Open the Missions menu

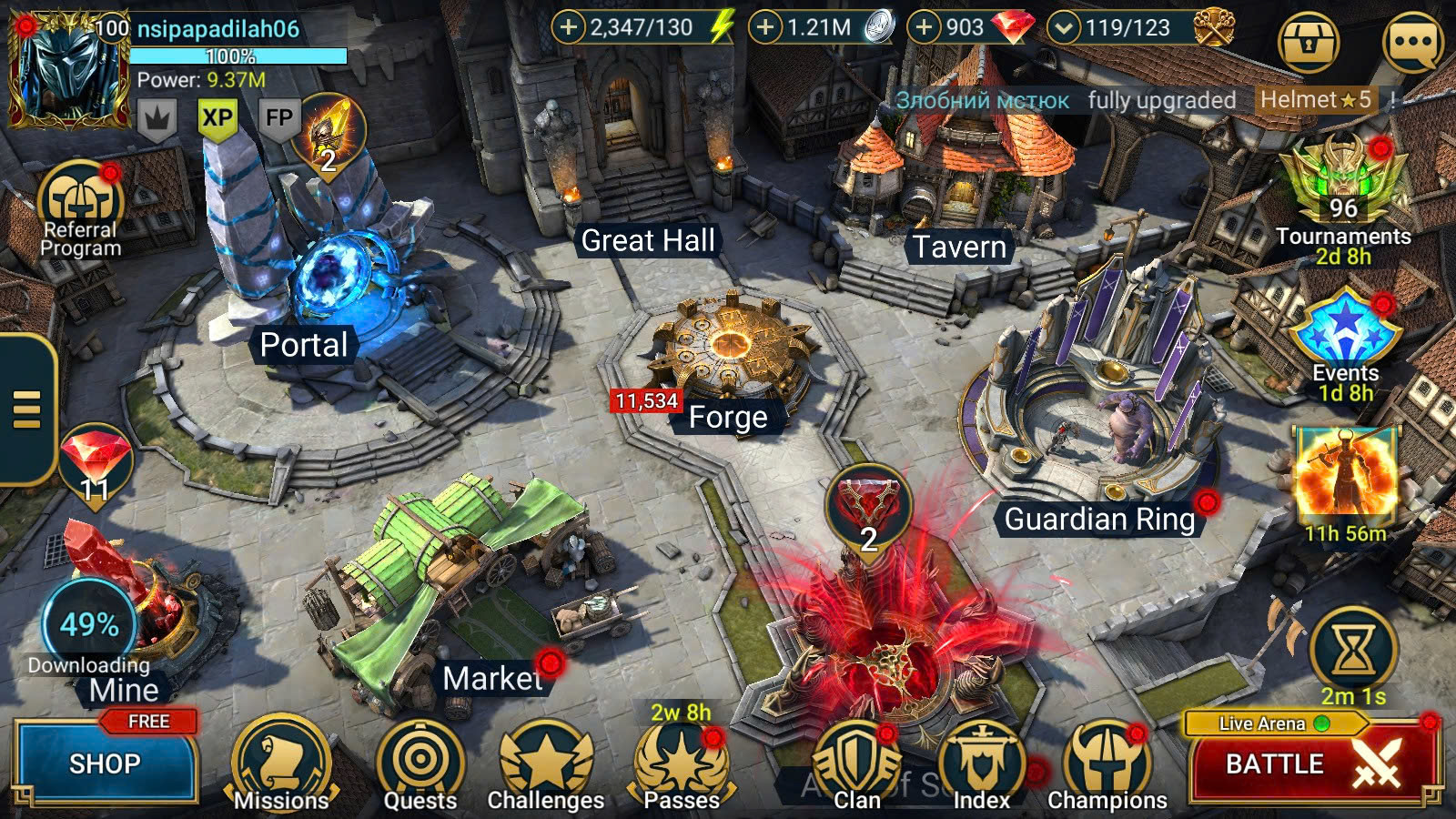coord(281,764)
